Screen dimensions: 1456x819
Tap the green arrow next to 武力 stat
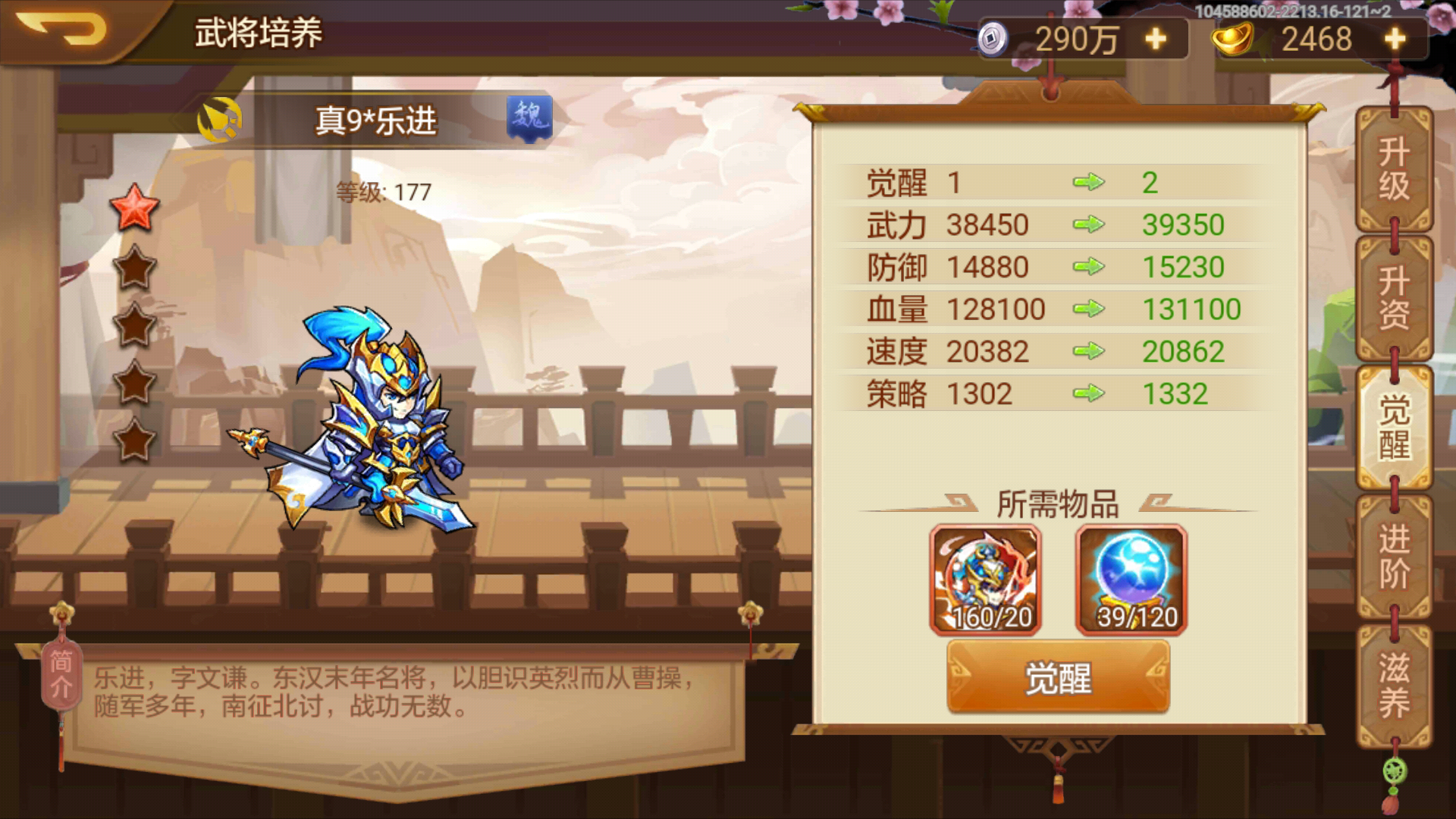pos(1090,224)
